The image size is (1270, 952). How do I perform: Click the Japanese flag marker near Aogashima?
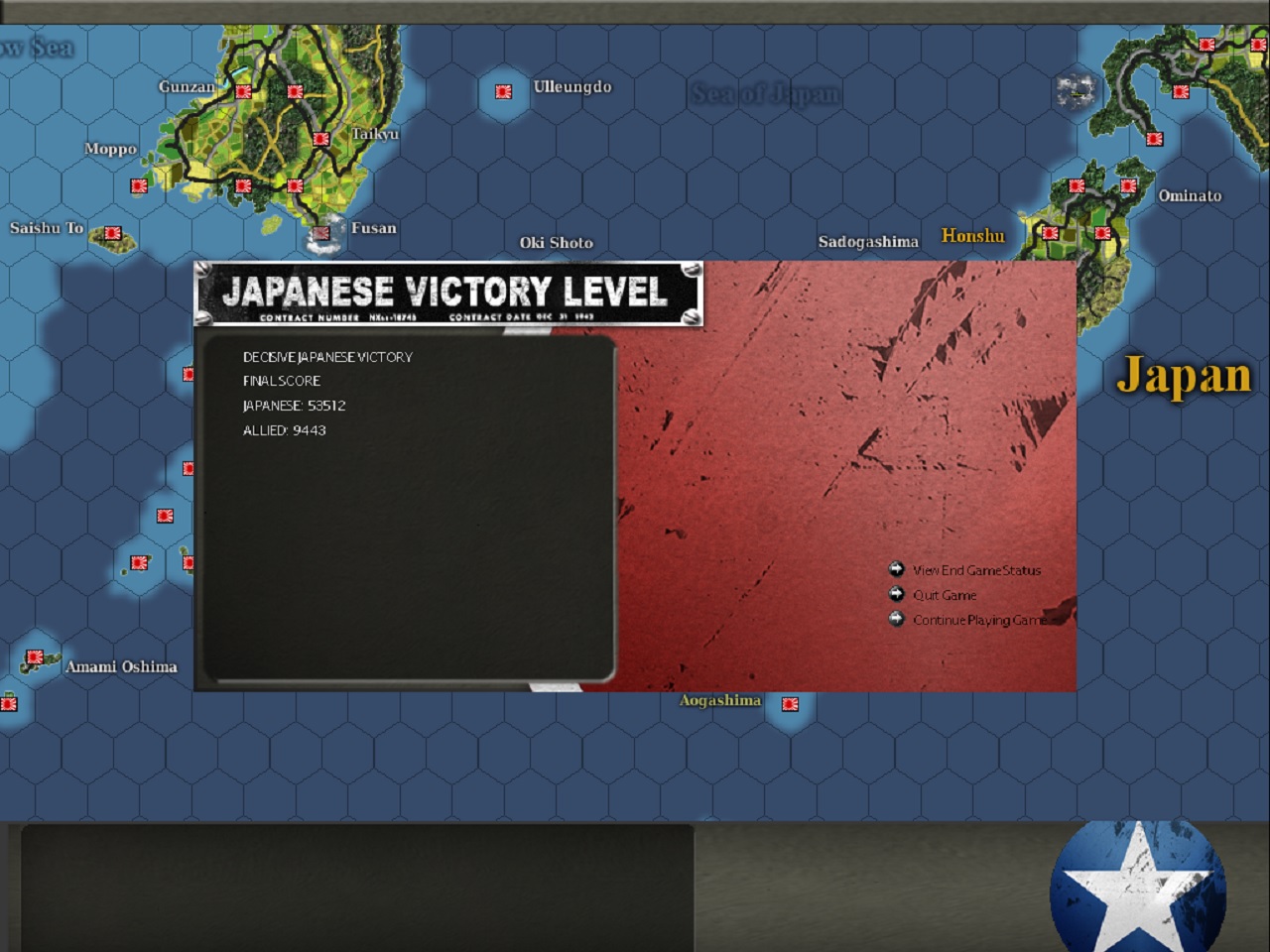coord(790,706)
